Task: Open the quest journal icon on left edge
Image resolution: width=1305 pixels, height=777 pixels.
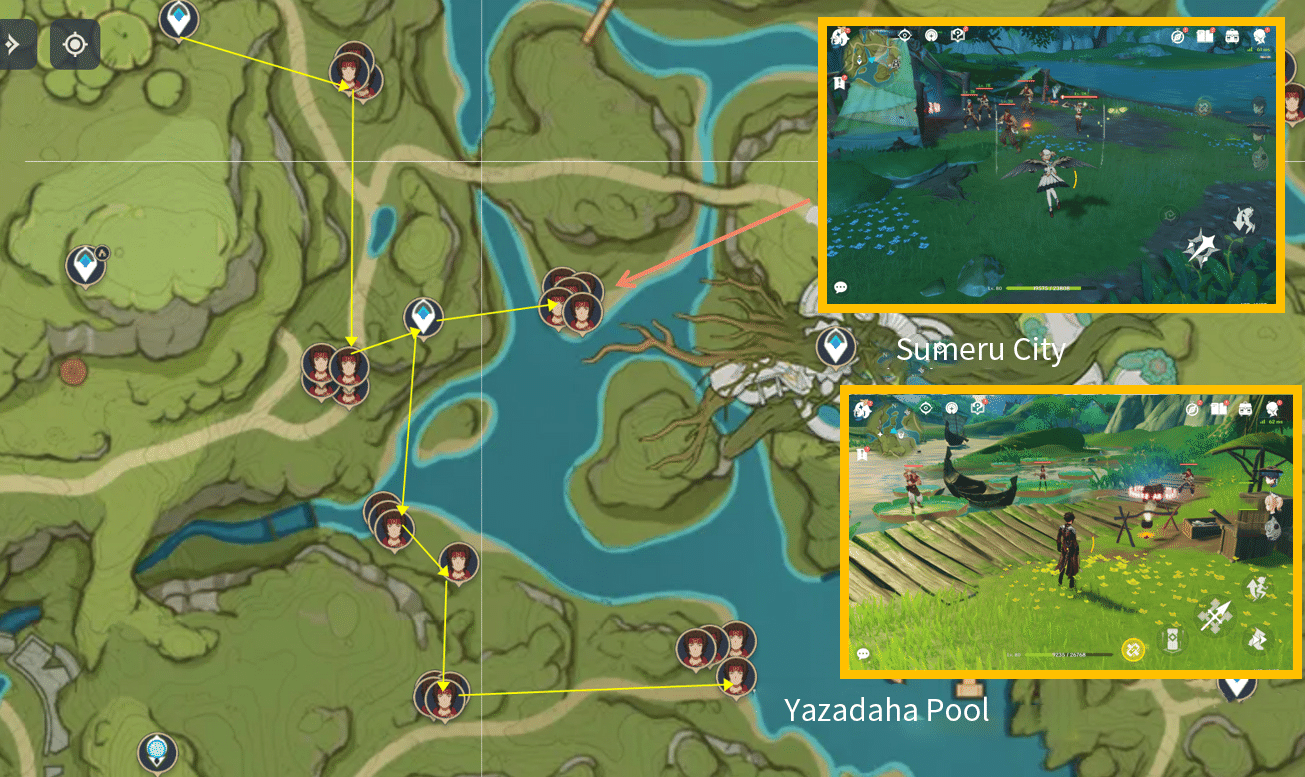Action: point(839,82)
